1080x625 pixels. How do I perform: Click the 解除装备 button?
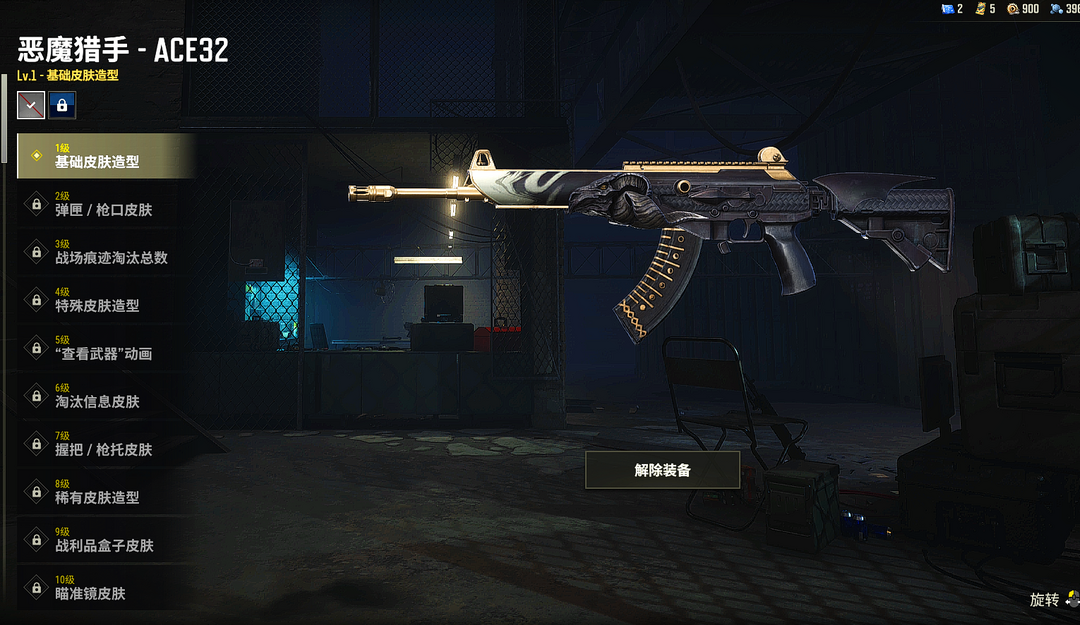point(662,470)
